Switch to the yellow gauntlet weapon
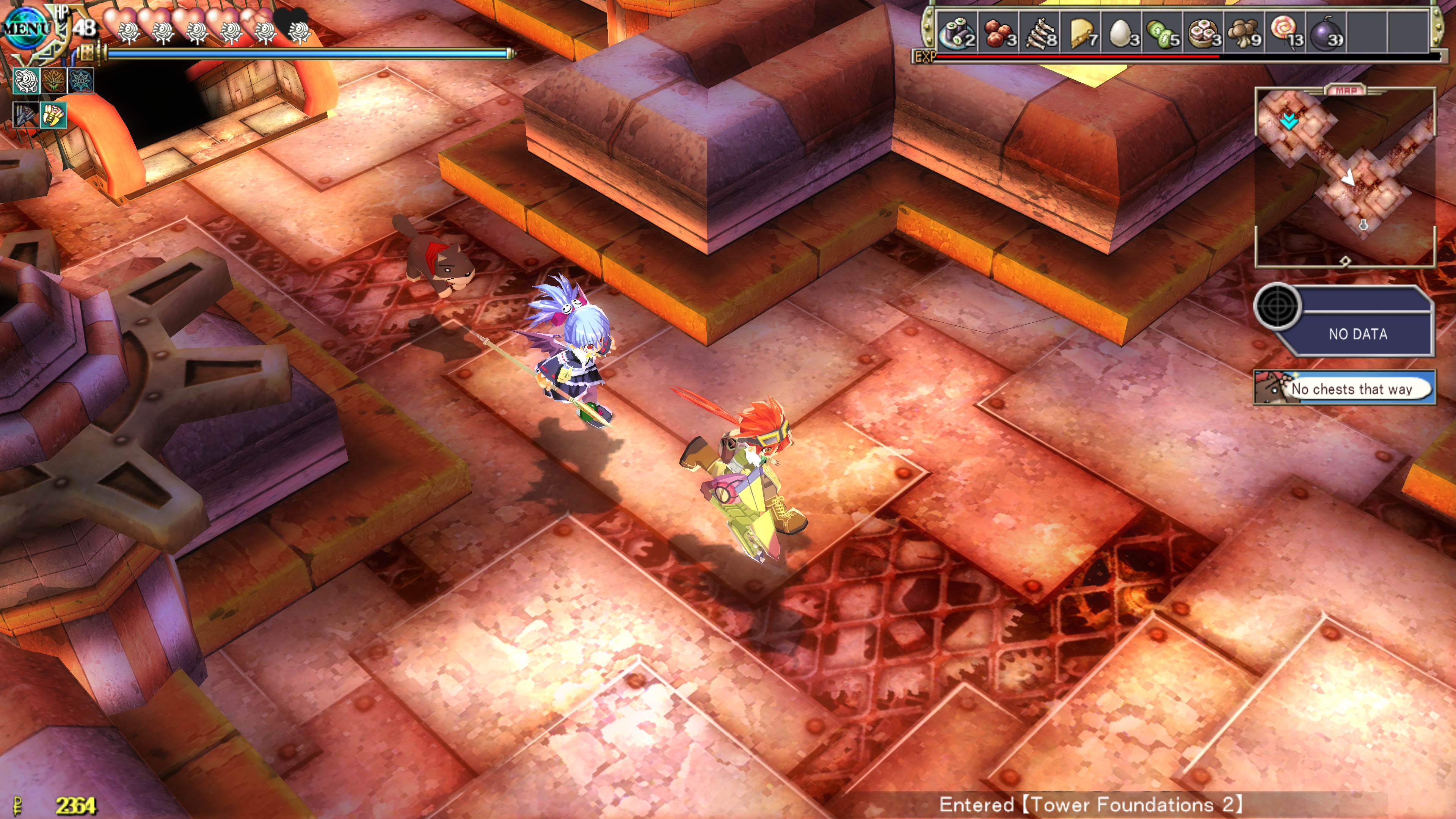 point(54,115)
